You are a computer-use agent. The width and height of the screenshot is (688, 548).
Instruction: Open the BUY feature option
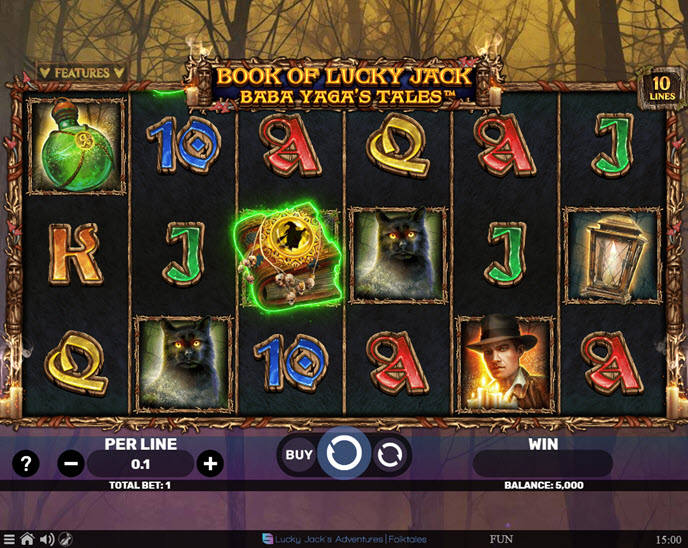[299, 455]
